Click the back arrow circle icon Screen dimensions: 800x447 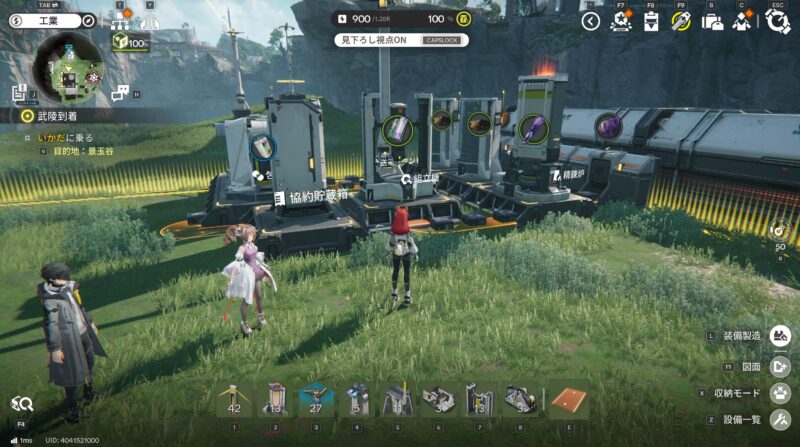click(x=591, y=21)
